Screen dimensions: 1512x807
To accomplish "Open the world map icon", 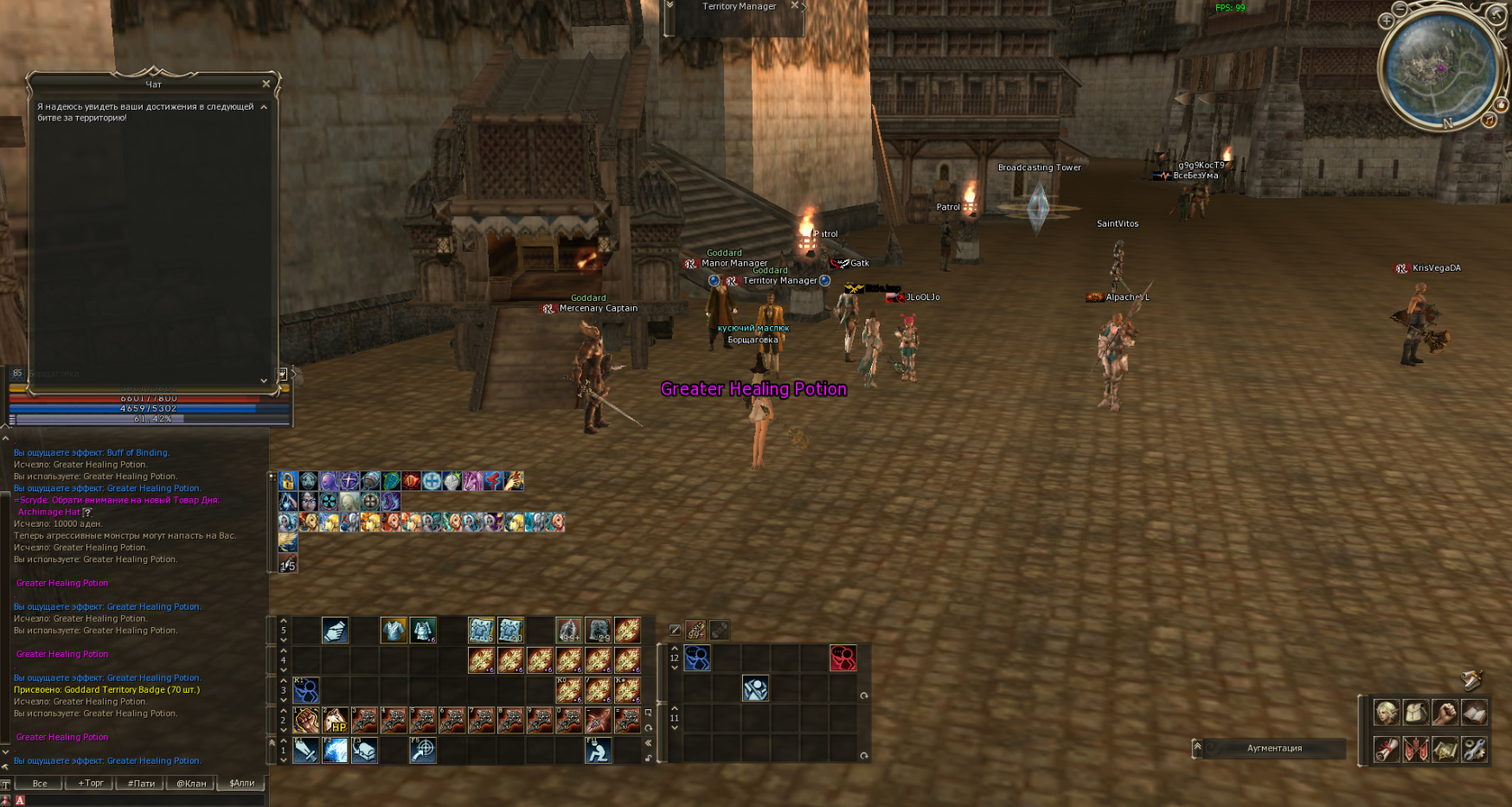I will pyautogui.click(x=1445, y=749).
